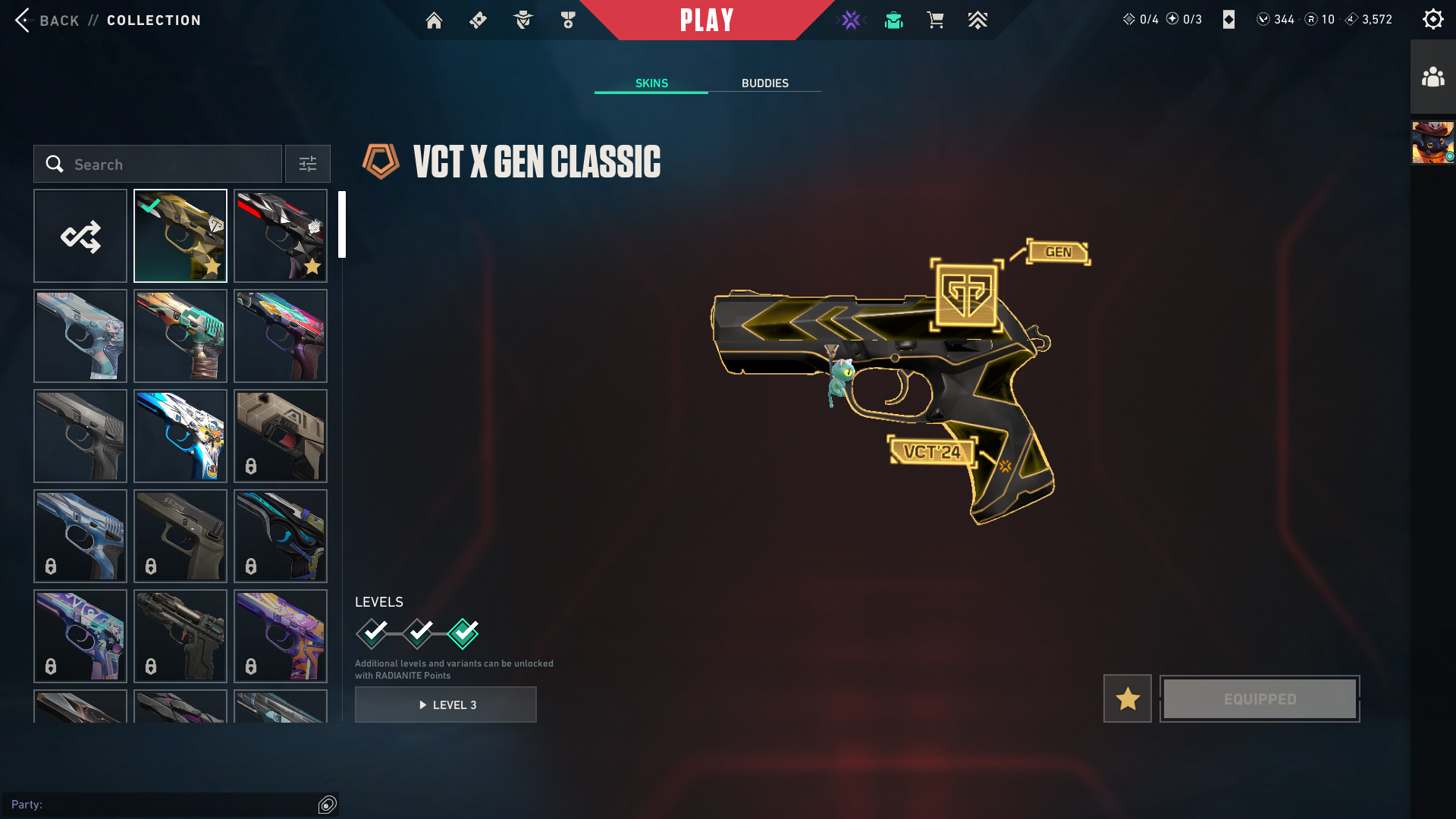This screenshot has width=1456, height=819.
Task: Select the first skin level checkmark
Action: coord(372,633)
